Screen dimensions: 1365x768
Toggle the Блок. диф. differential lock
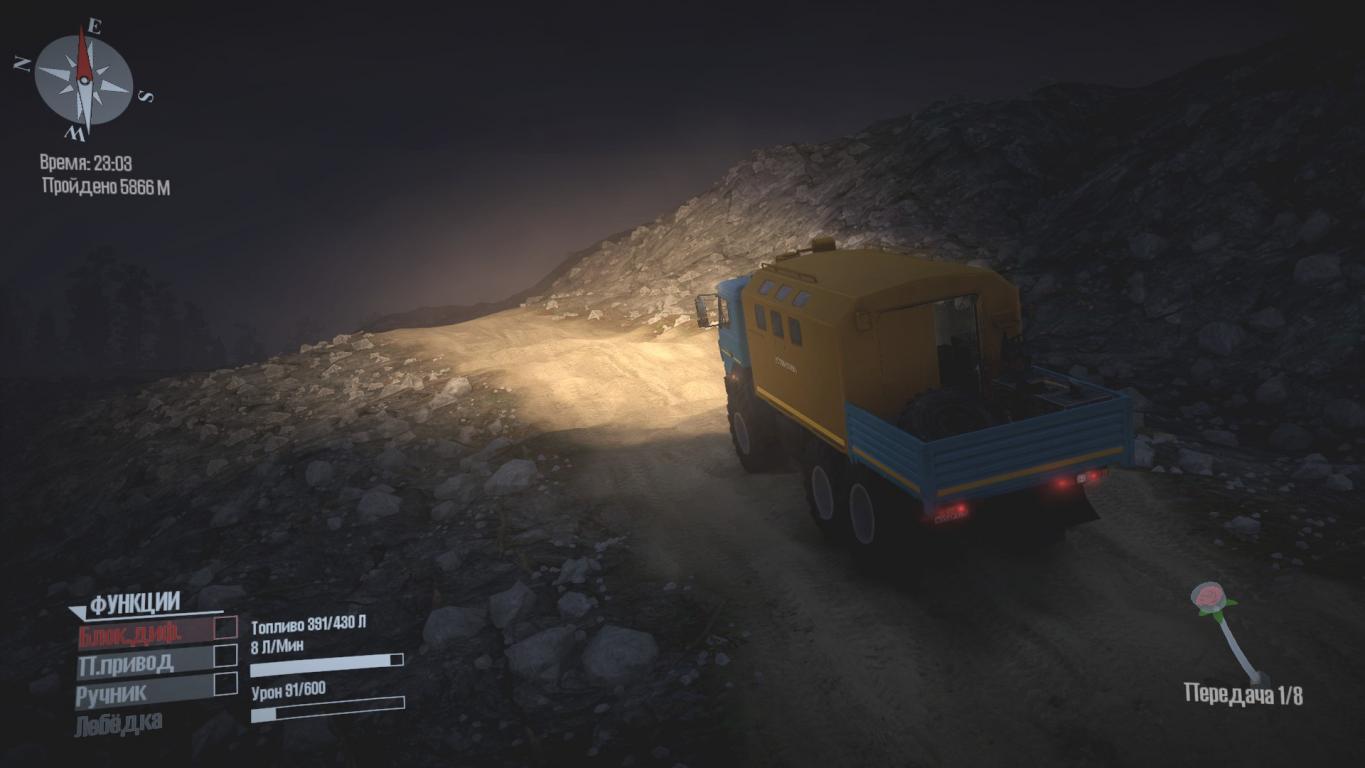point(227,628)
